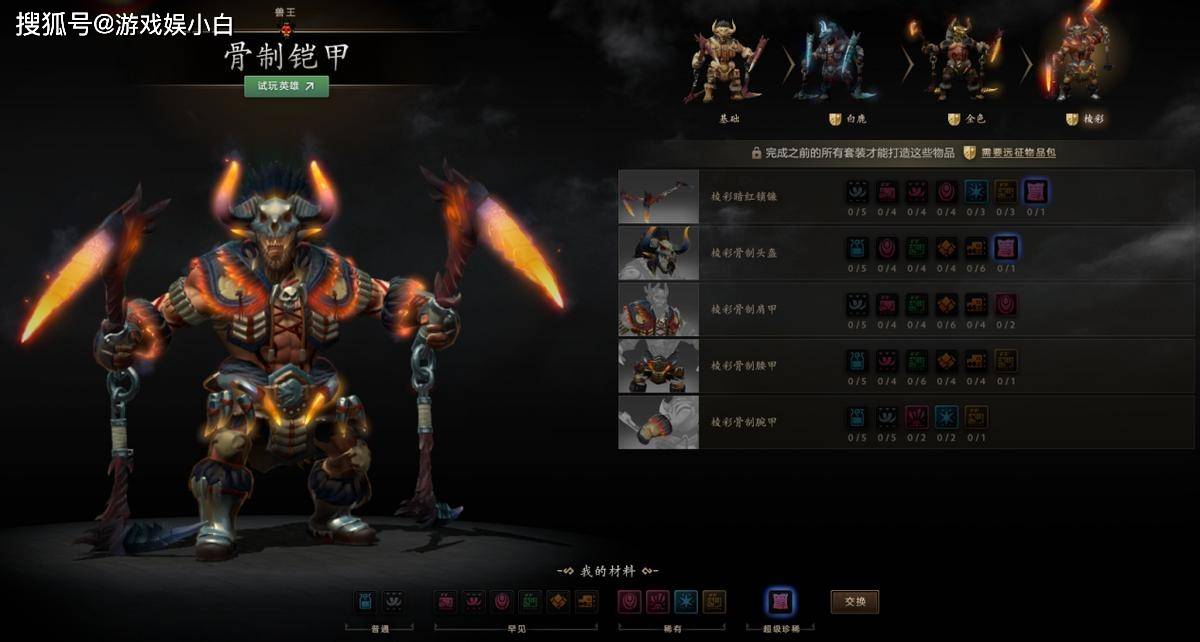
Task: Click the glowing material in the helmet recipe
Action: (x=1006, y=248)
